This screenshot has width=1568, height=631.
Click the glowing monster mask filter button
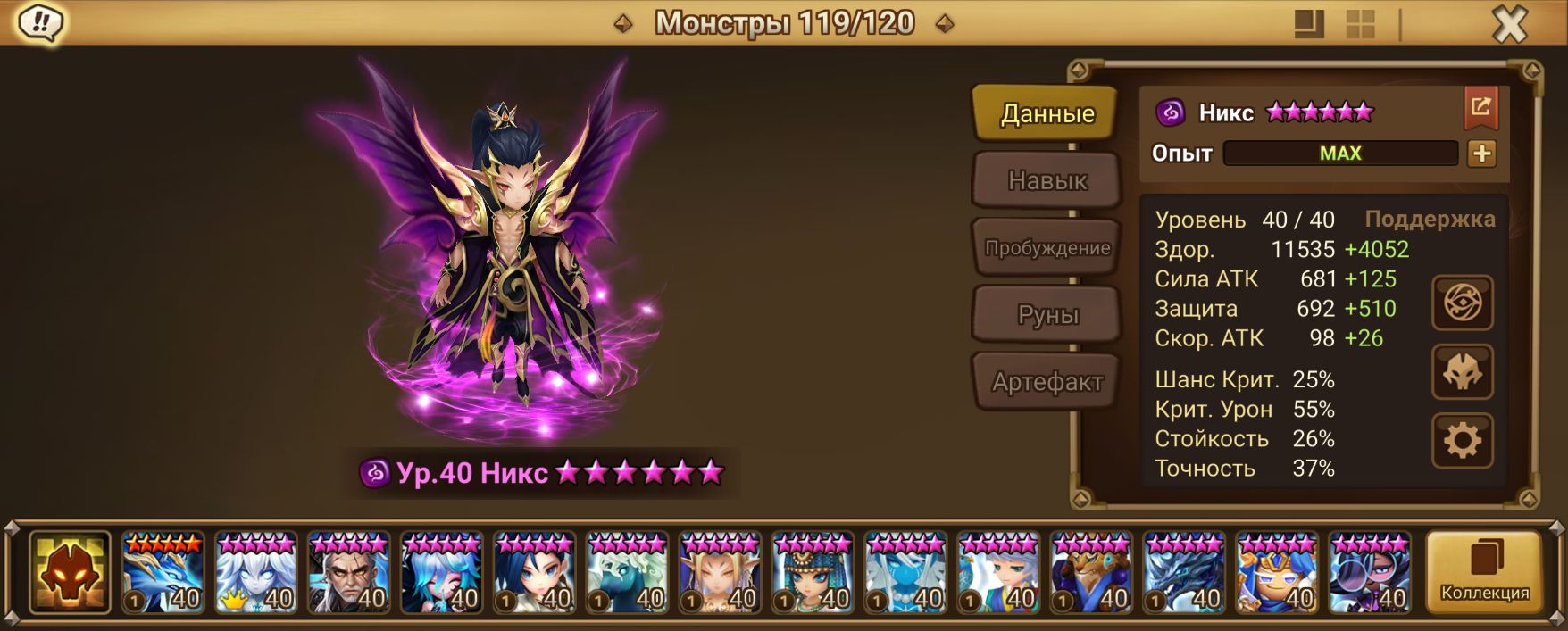(x=70, y=573)
